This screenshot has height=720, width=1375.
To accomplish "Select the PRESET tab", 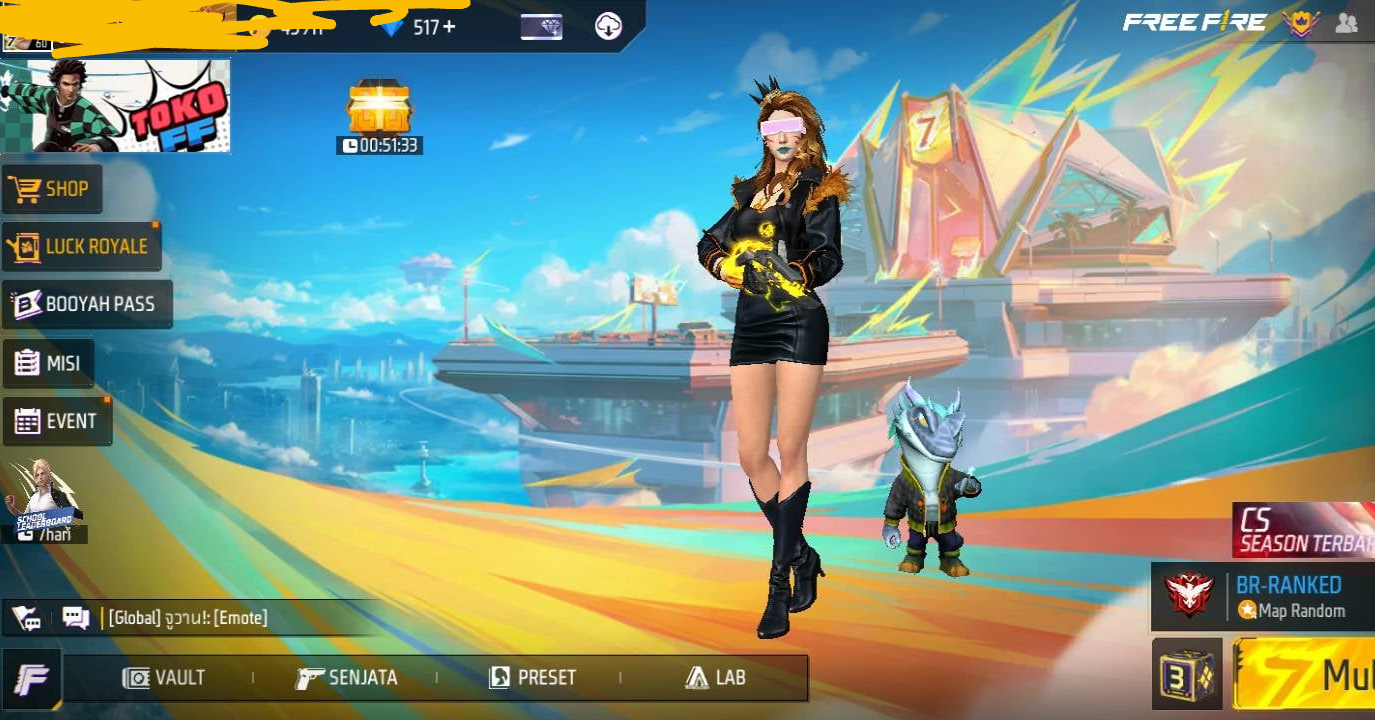I will (x=532, y=678).
